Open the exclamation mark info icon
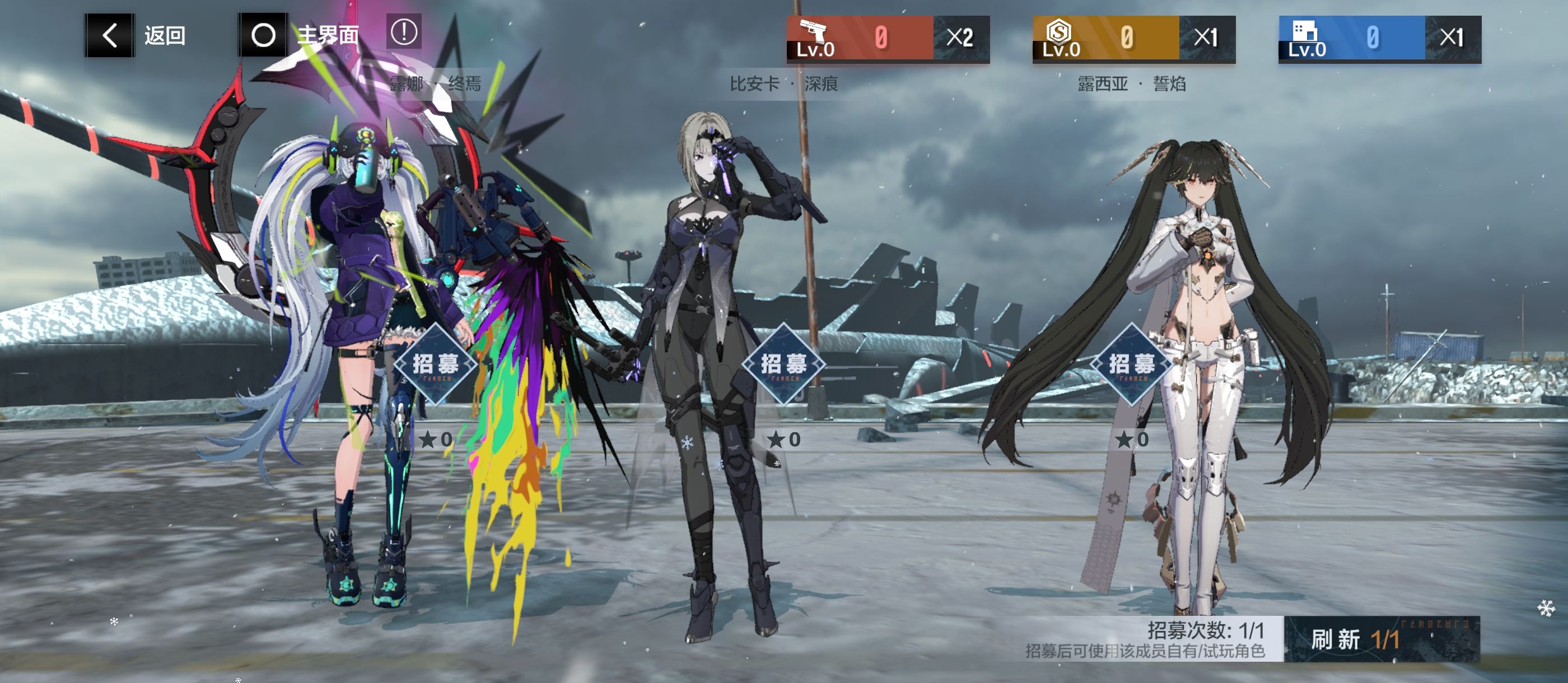This screenshot has height=683, width=1568. 404,32
